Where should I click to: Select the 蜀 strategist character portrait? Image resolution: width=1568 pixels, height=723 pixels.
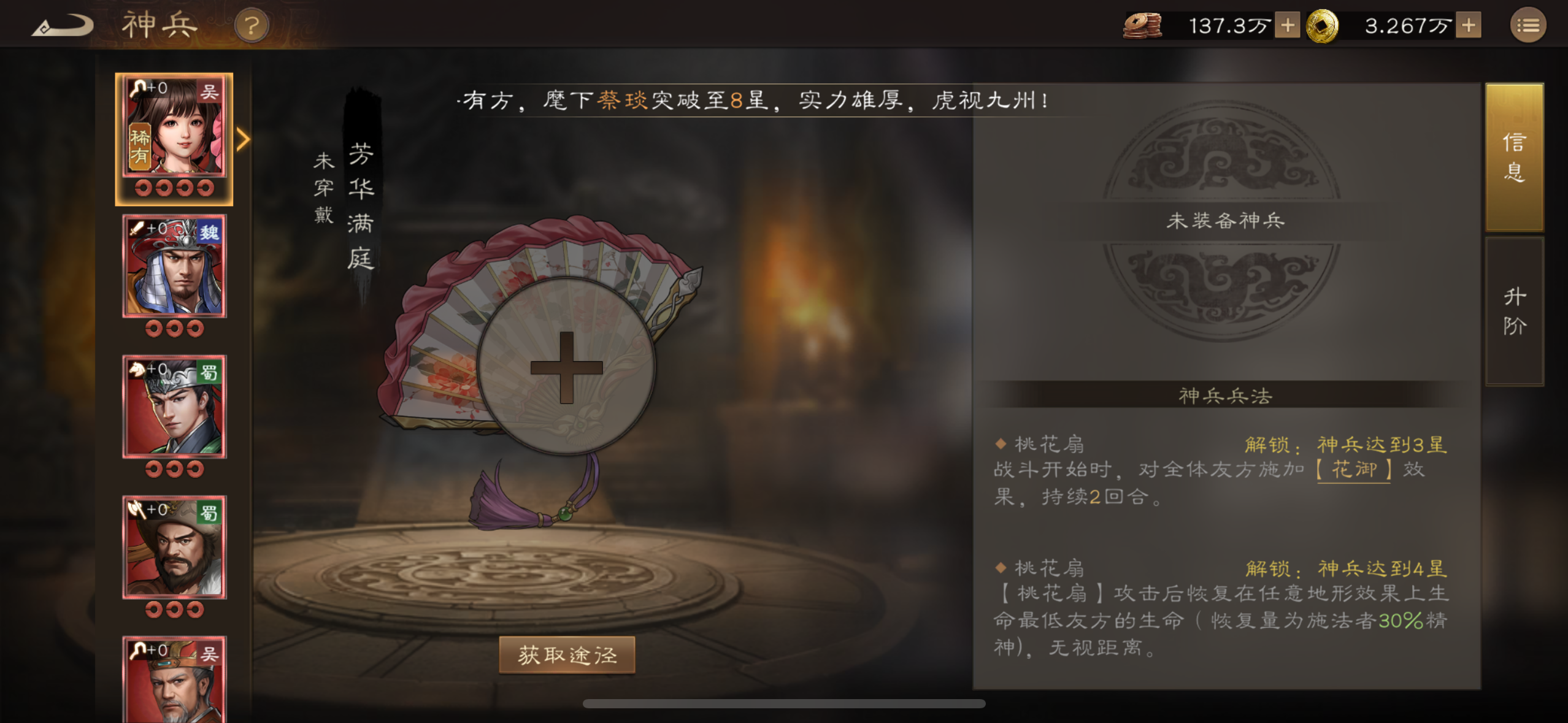tap(174, 406)
